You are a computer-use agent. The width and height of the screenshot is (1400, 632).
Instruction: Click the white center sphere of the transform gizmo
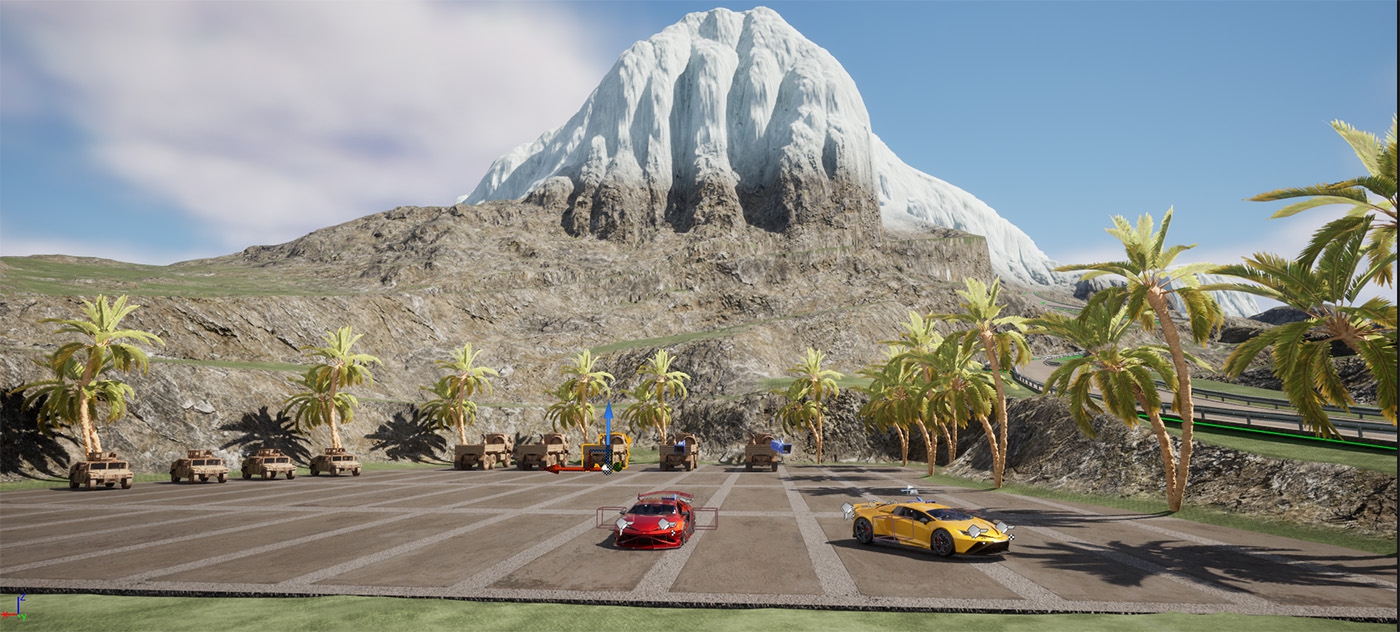[606, 467]
